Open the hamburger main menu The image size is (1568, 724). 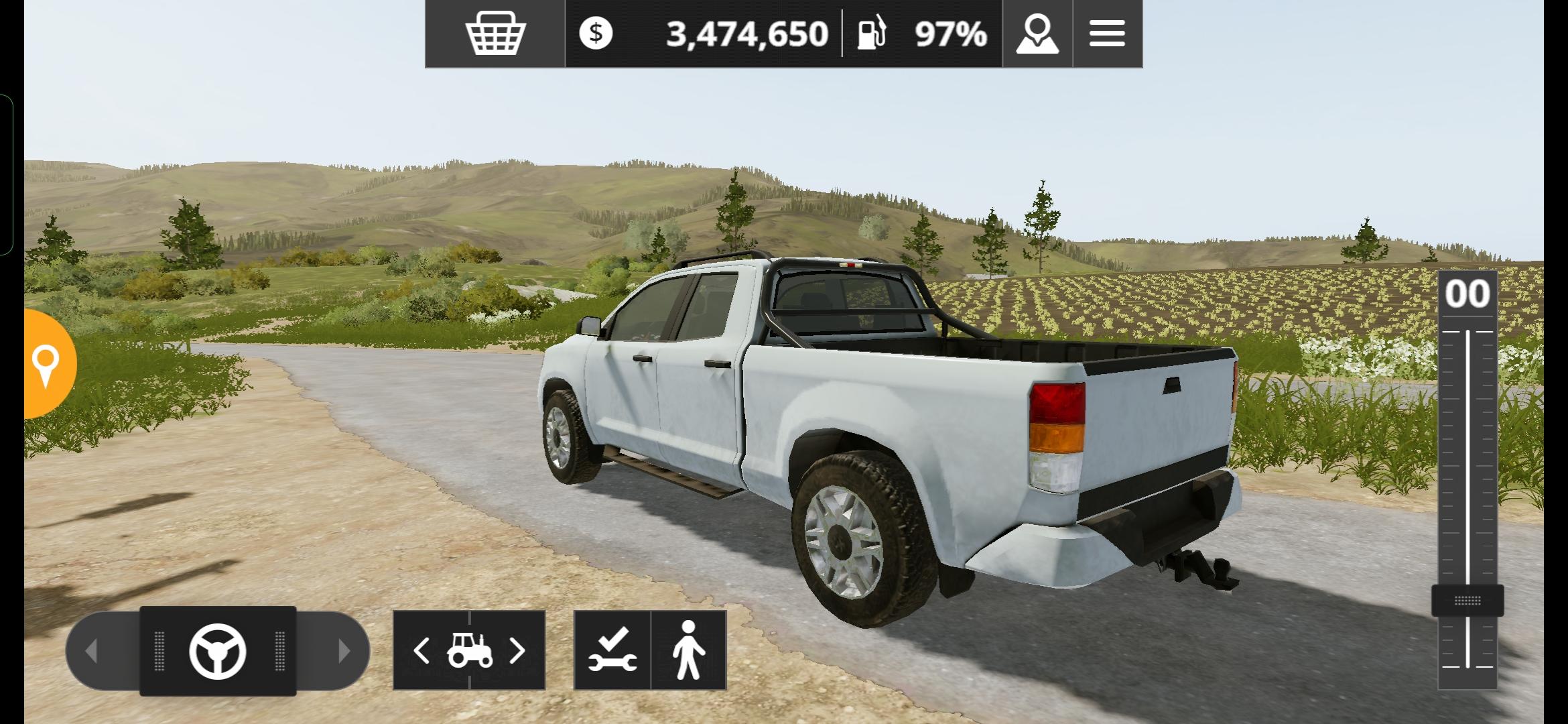pos(1107,34)
